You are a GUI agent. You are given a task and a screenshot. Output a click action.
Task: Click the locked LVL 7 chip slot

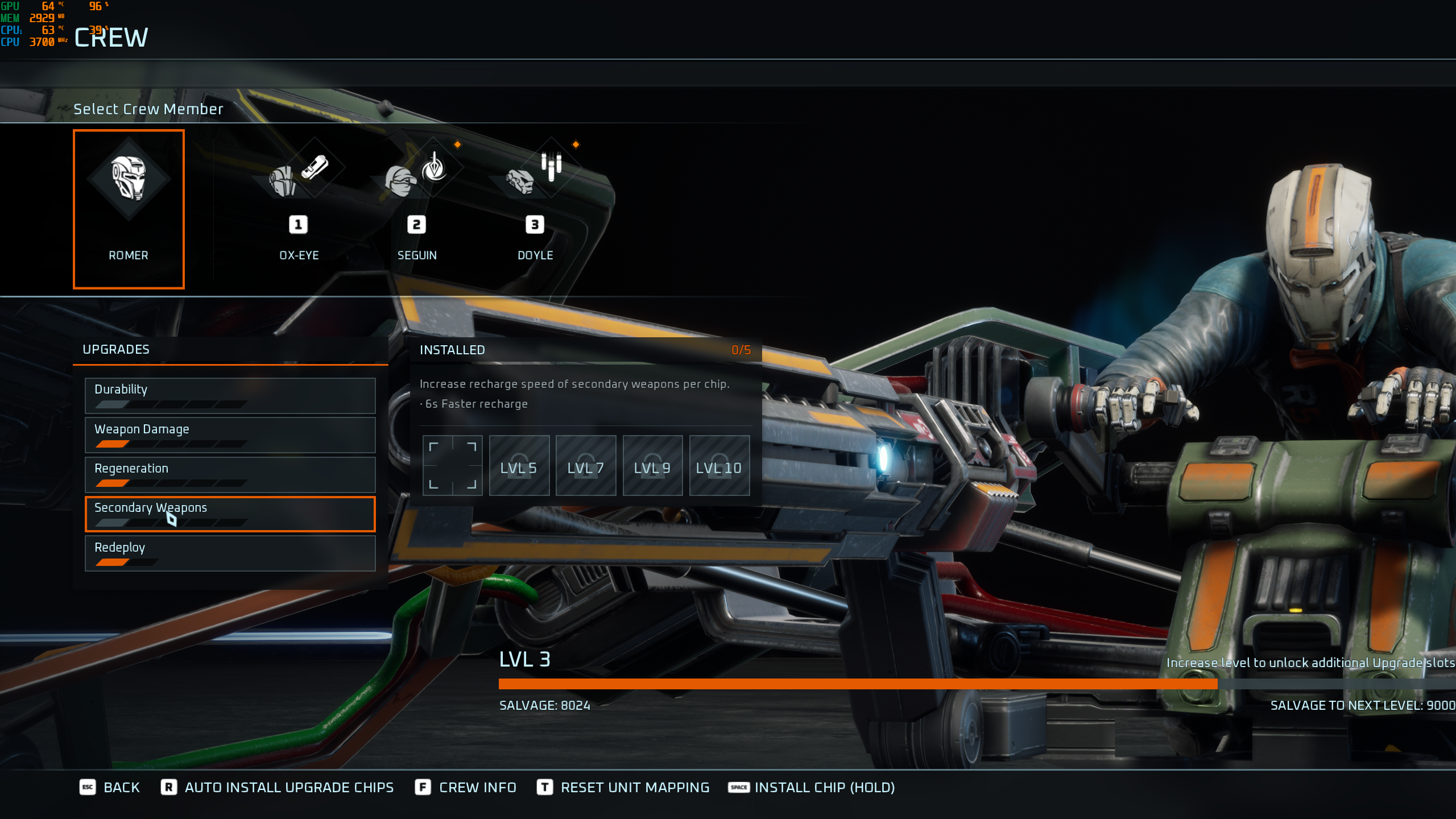pos(585,465)
